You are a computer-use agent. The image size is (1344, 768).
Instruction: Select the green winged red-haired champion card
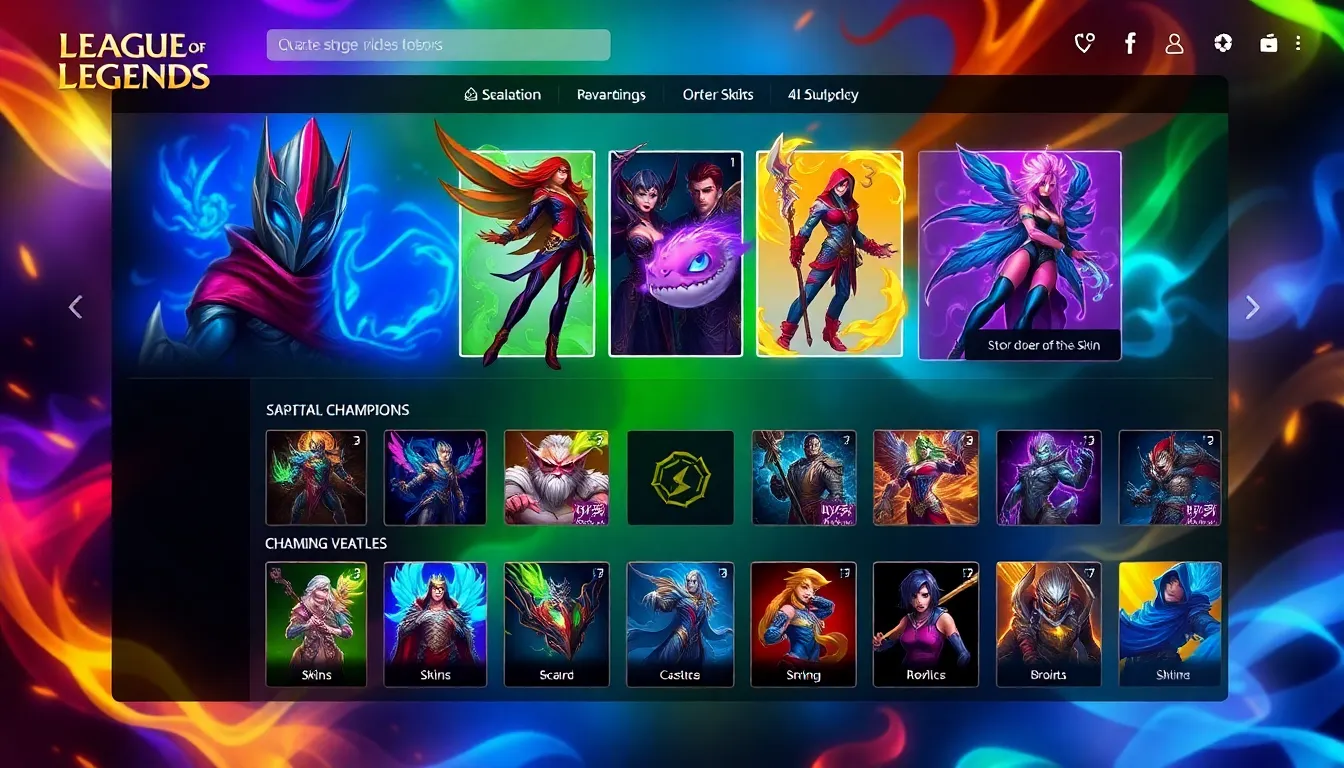click(x=527, y=254)
